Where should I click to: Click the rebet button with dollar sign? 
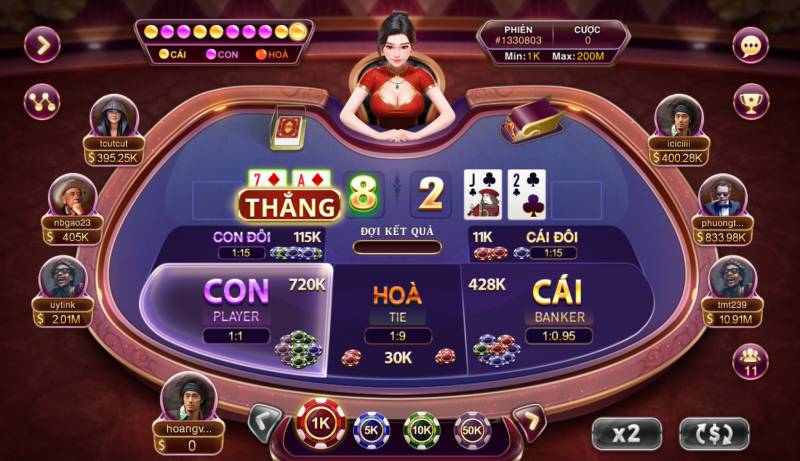[714, 433]
